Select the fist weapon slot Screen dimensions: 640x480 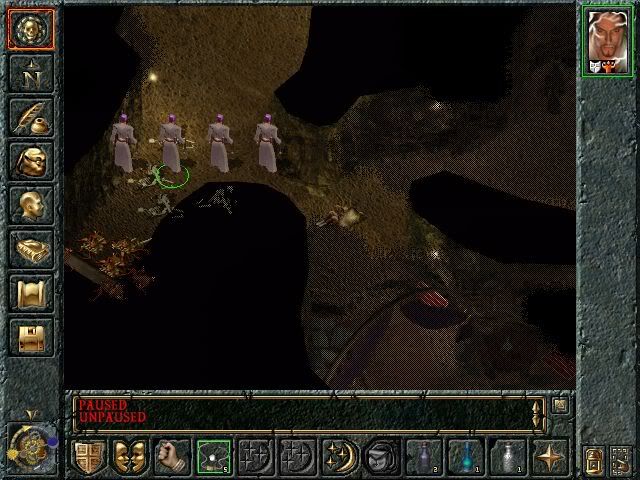171,456
